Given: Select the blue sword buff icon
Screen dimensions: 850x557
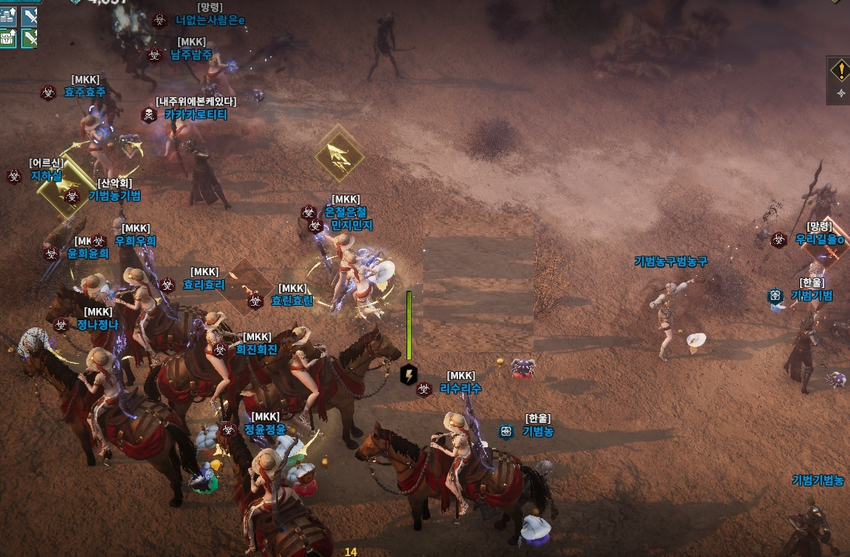Looking at the screenshot, I should (x=29, y=17).
